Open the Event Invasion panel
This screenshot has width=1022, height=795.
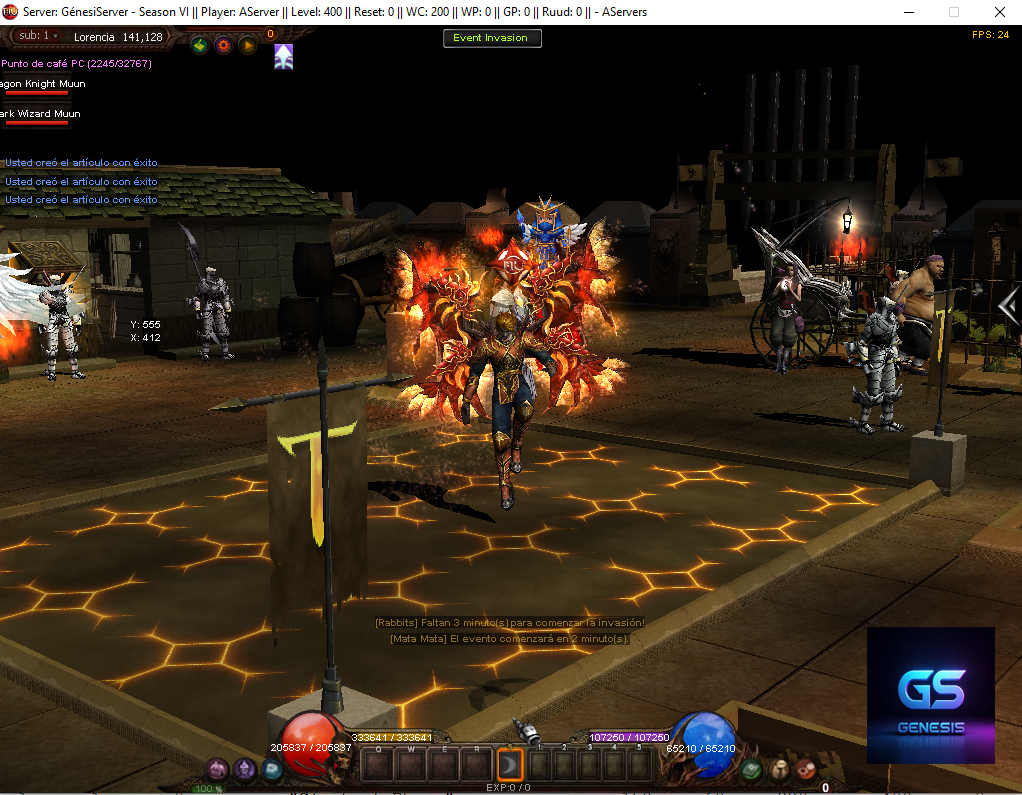(492, 38)
